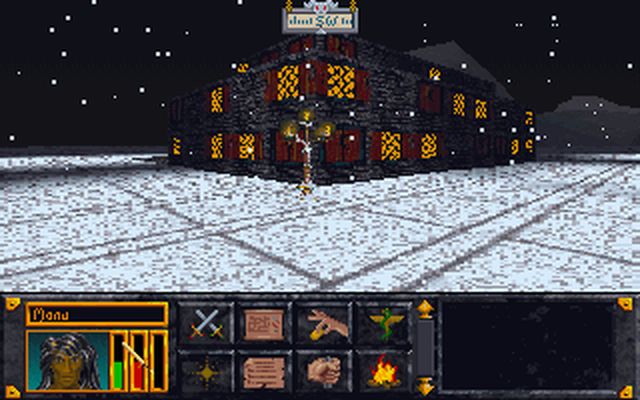Open spellbook with the gold star icon
This screenshot has height=400, width=640.
click(x=205, y=372)
